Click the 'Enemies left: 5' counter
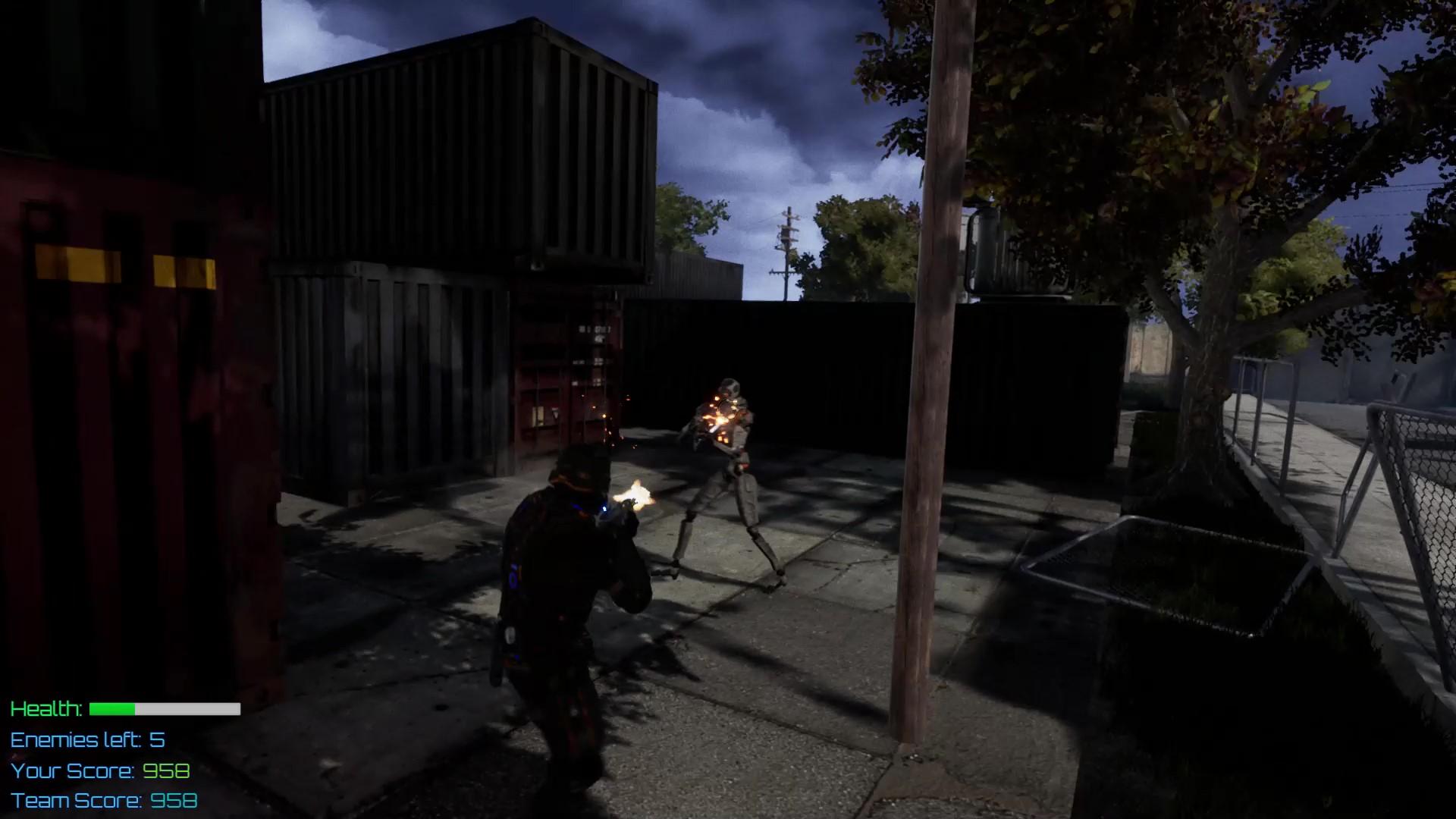Screen dimensions: 1456x819 tap(87, 741)
